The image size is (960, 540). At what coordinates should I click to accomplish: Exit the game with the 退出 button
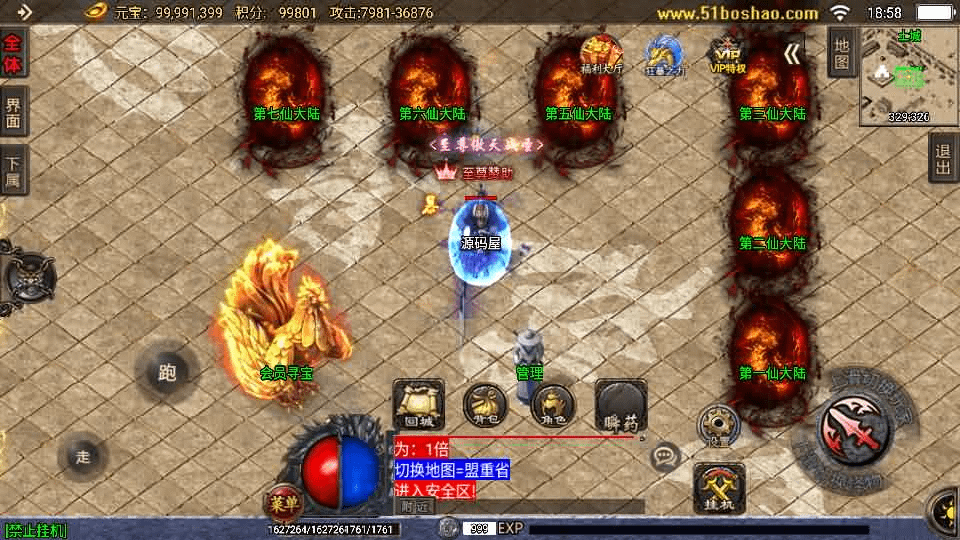tap(943, 158)
